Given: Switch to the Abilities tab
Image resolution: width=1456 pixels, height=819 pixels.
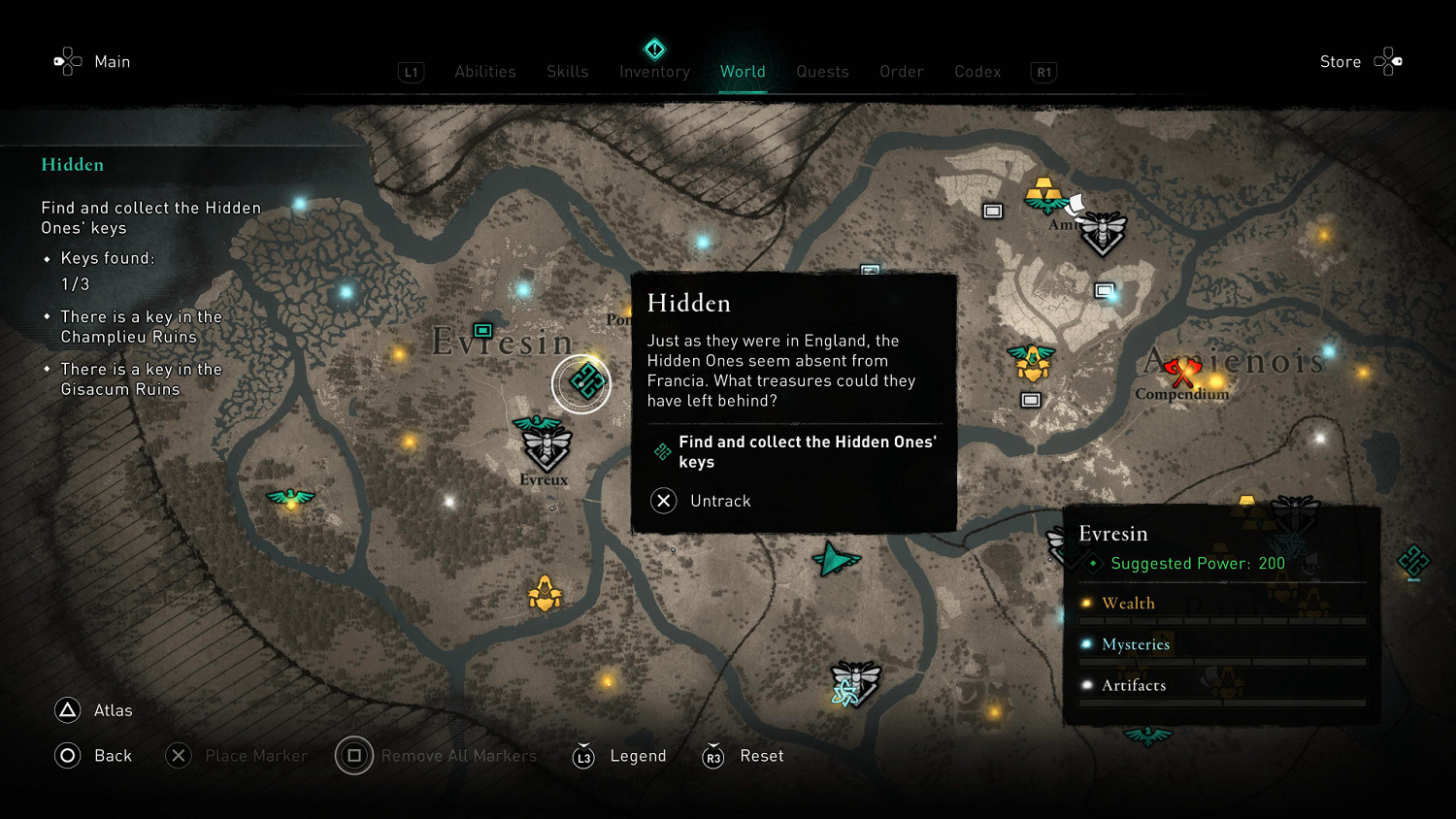Looking at the screenshot, I should (x=485, y=72).
